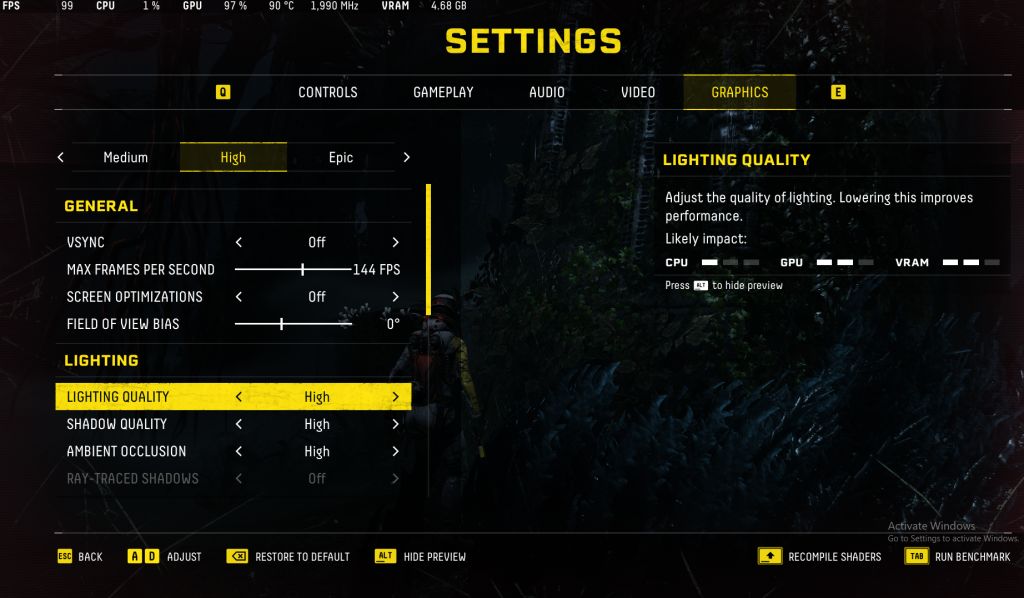Restore settings to default

290,557
